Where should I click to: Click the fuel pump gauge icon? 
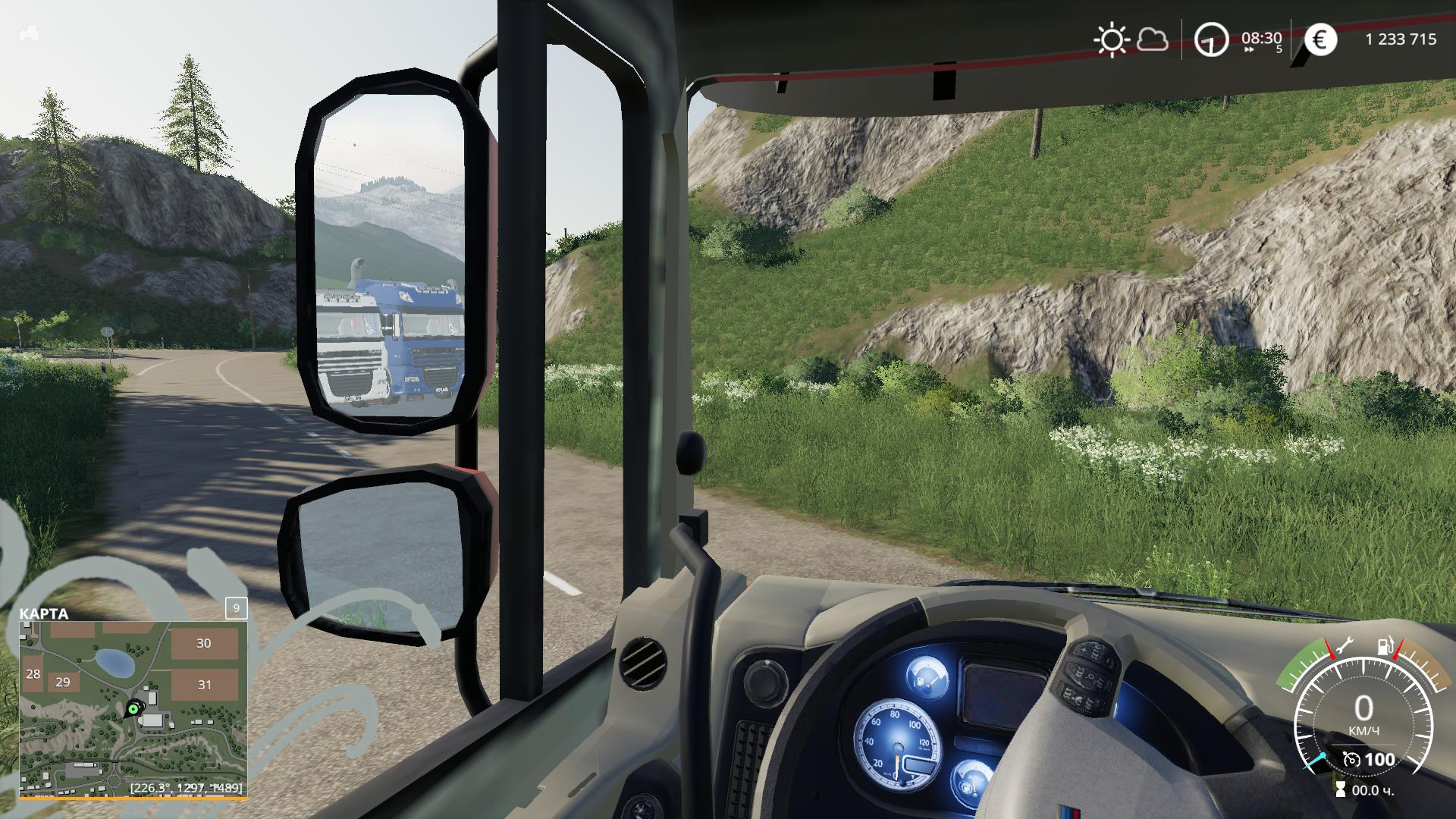click(1385, 646)
